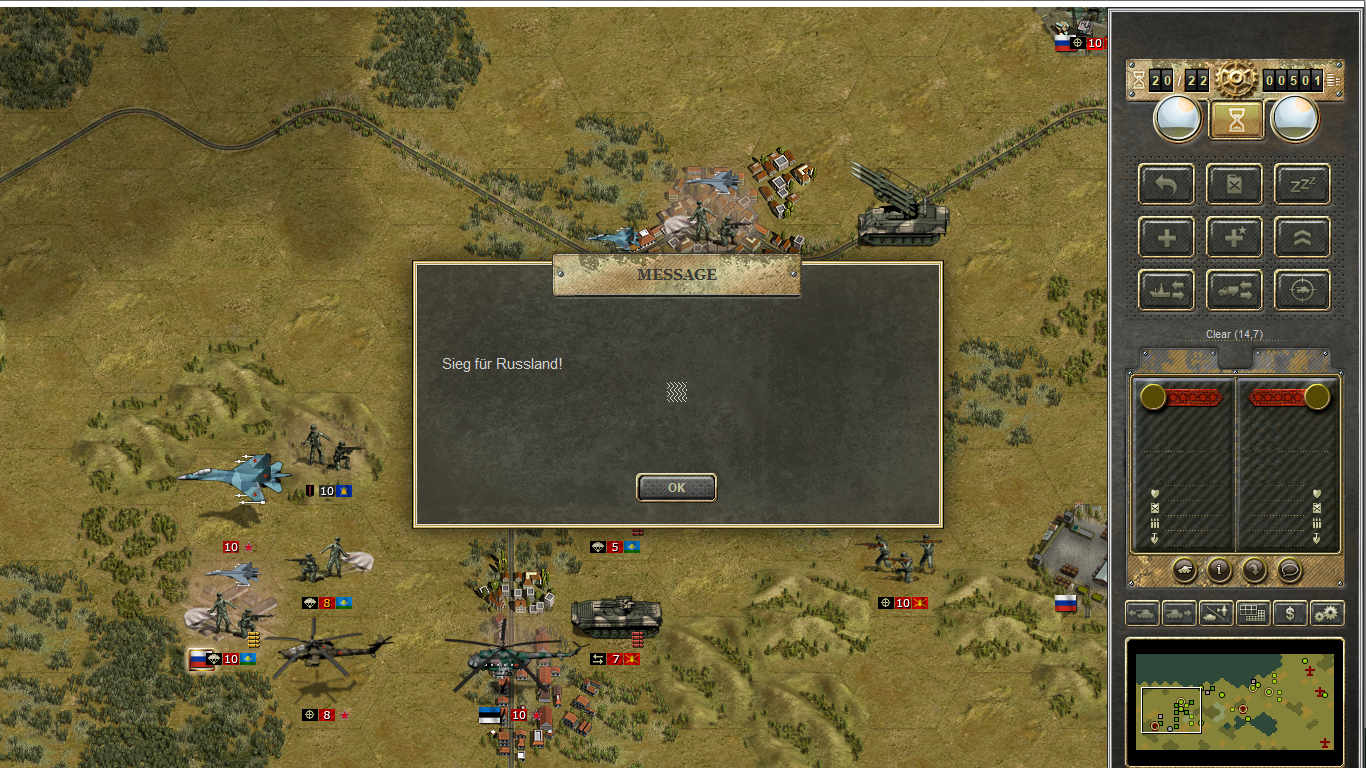Select the previous unit toolbar button

(1142, 613)
